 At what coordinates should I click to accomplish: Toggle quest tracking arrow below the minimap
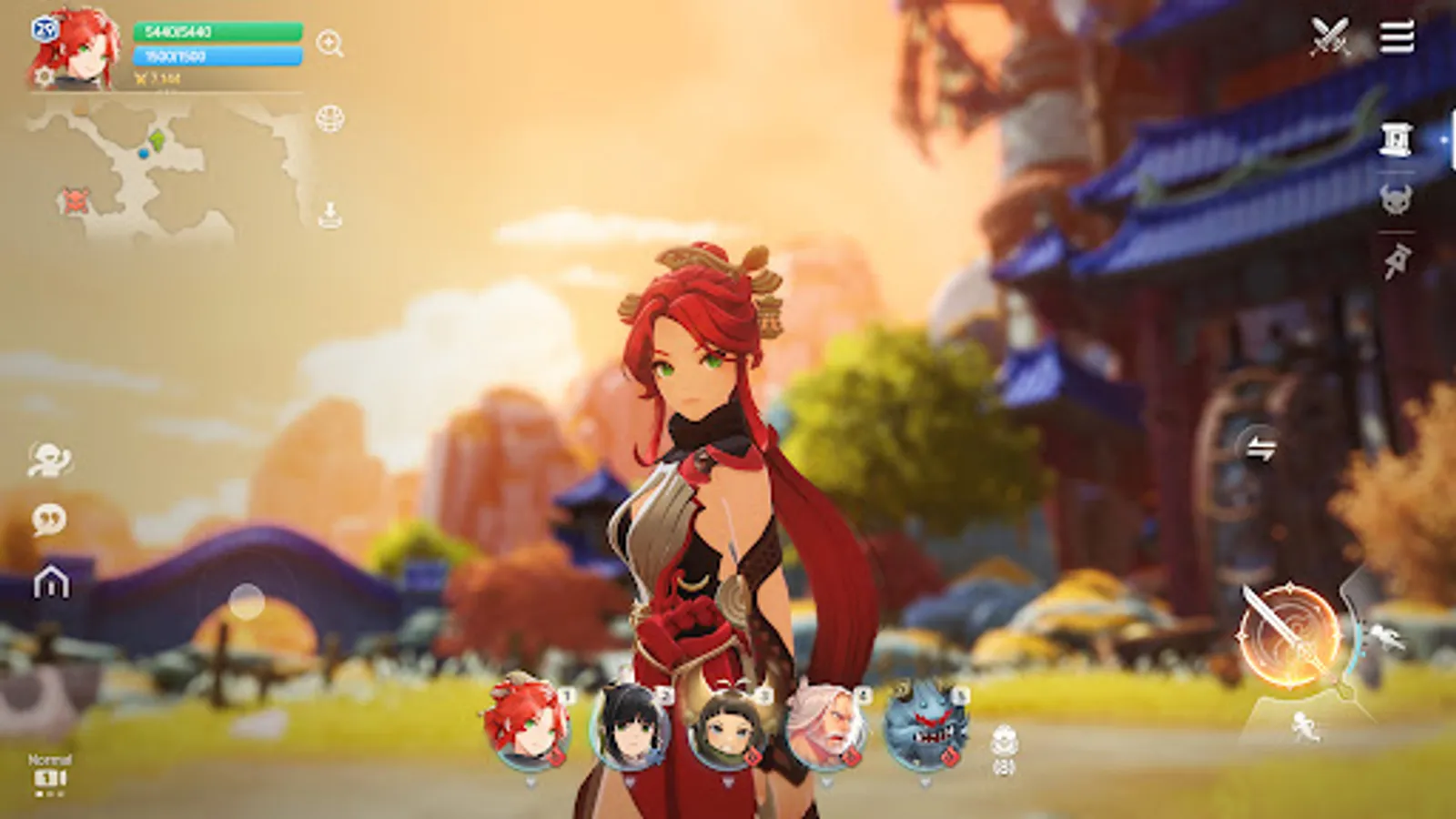pos(329,214)
